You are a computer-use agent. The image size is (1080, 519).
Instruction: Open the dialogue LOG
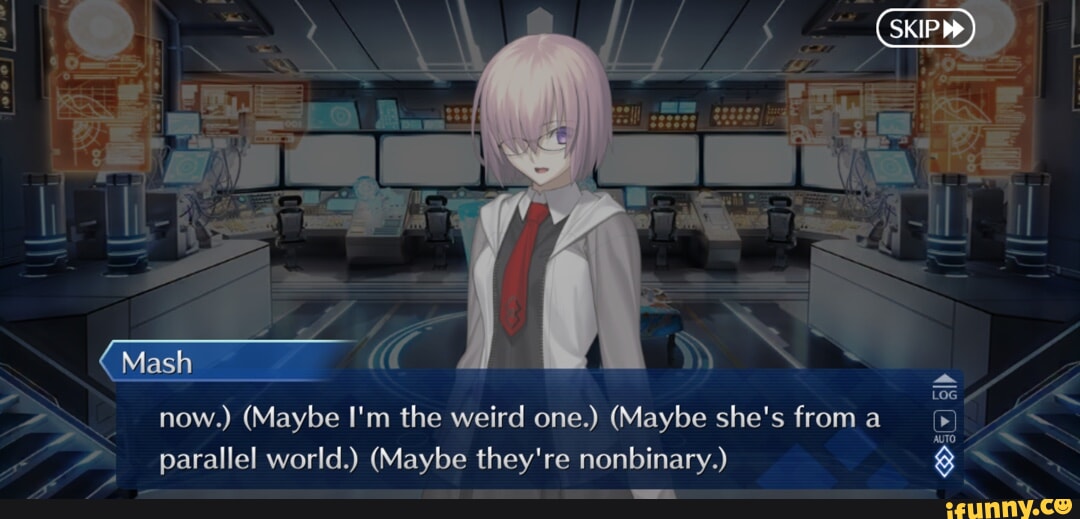click(944, 386)
